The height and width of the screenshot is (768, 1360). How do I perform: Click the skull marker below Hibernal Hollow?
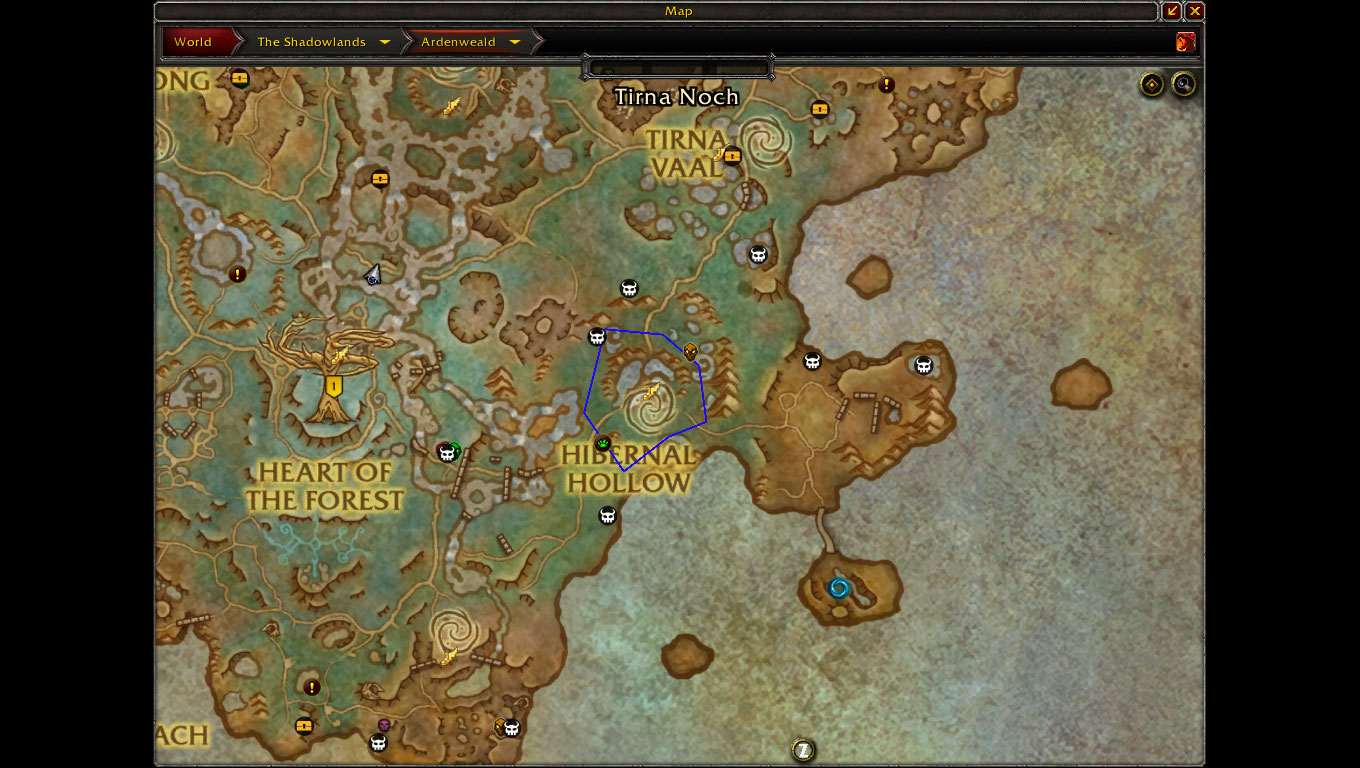[607, 515]
